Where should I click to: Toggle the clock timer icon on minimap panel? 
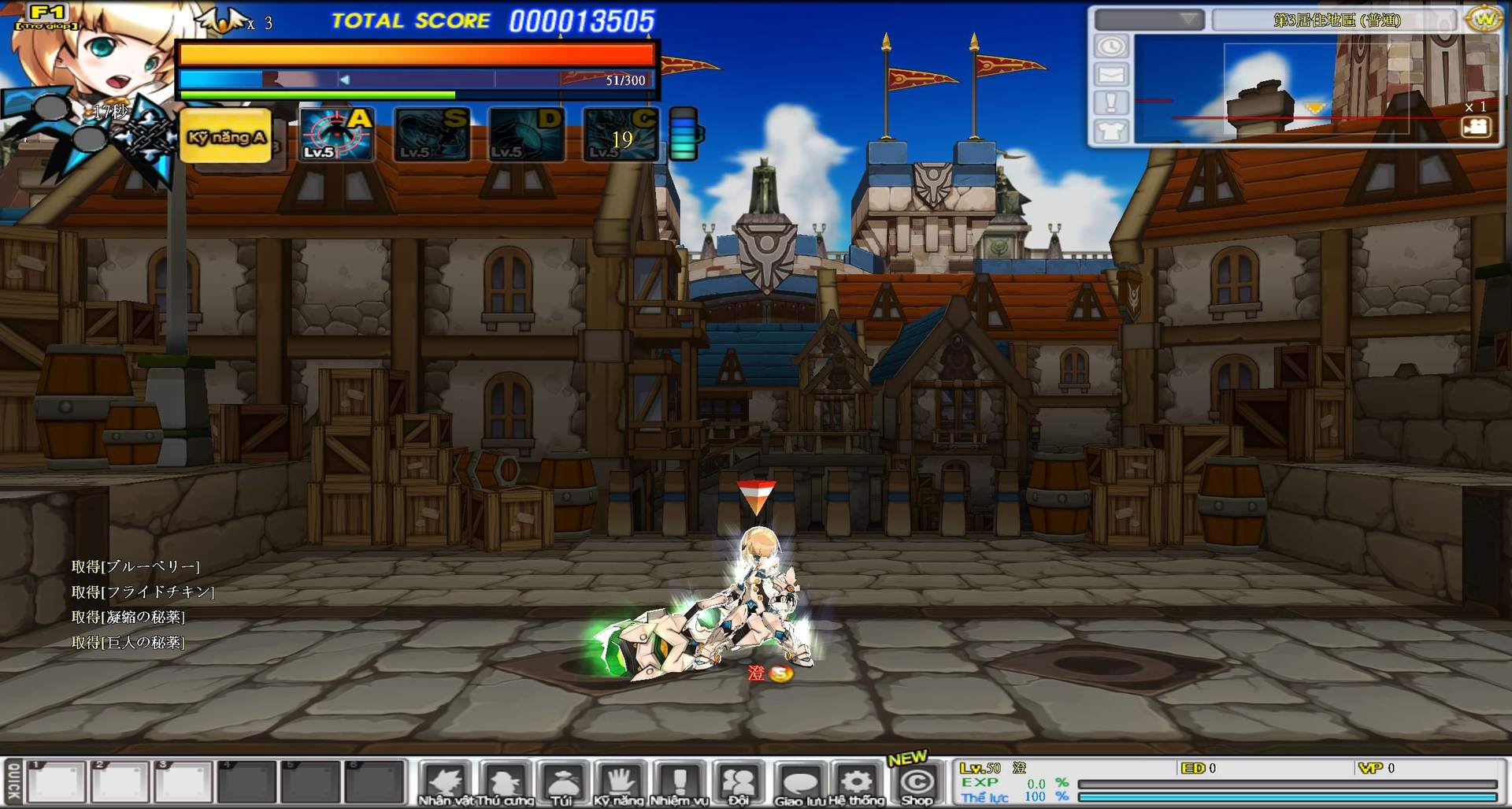[1110, 47]
